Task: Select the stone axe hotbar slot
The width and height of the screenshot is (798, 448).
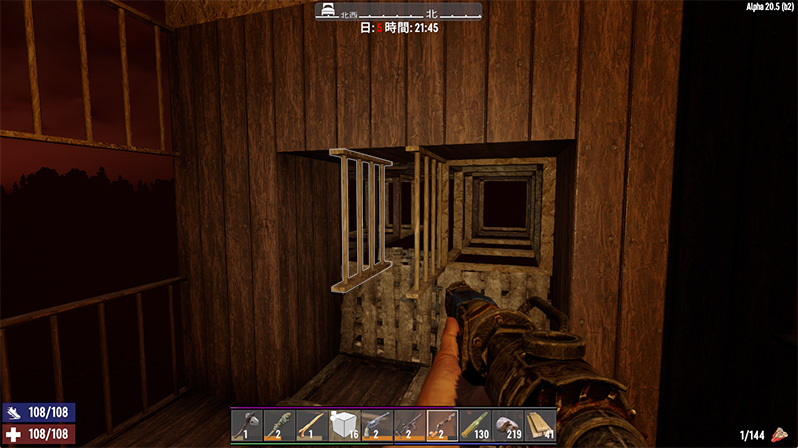Action: (x=247, y=425)
